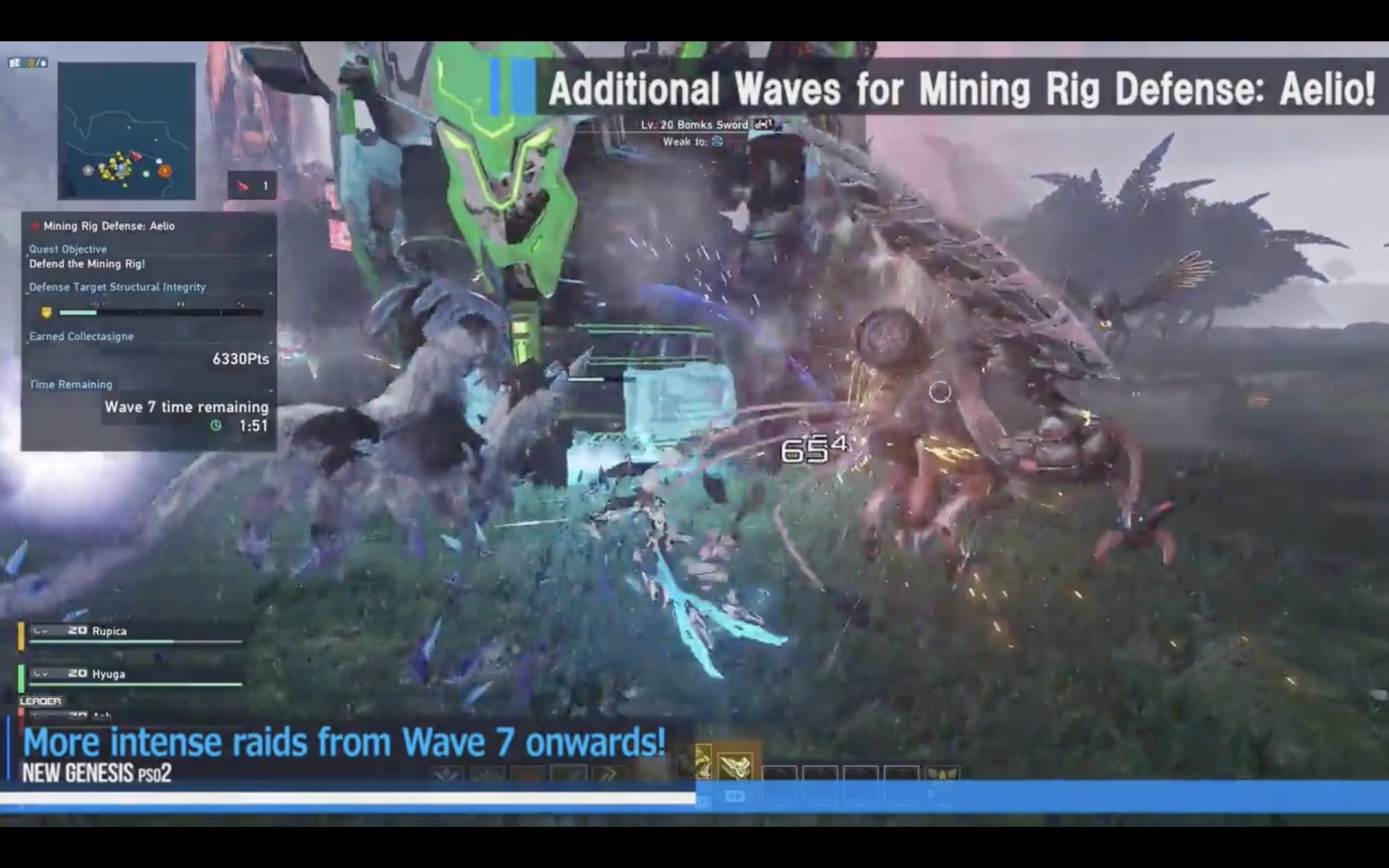Click the 6330Pts Collectasigne counter
Viewport: 1389px width, 868px height.
click(240, 359)
